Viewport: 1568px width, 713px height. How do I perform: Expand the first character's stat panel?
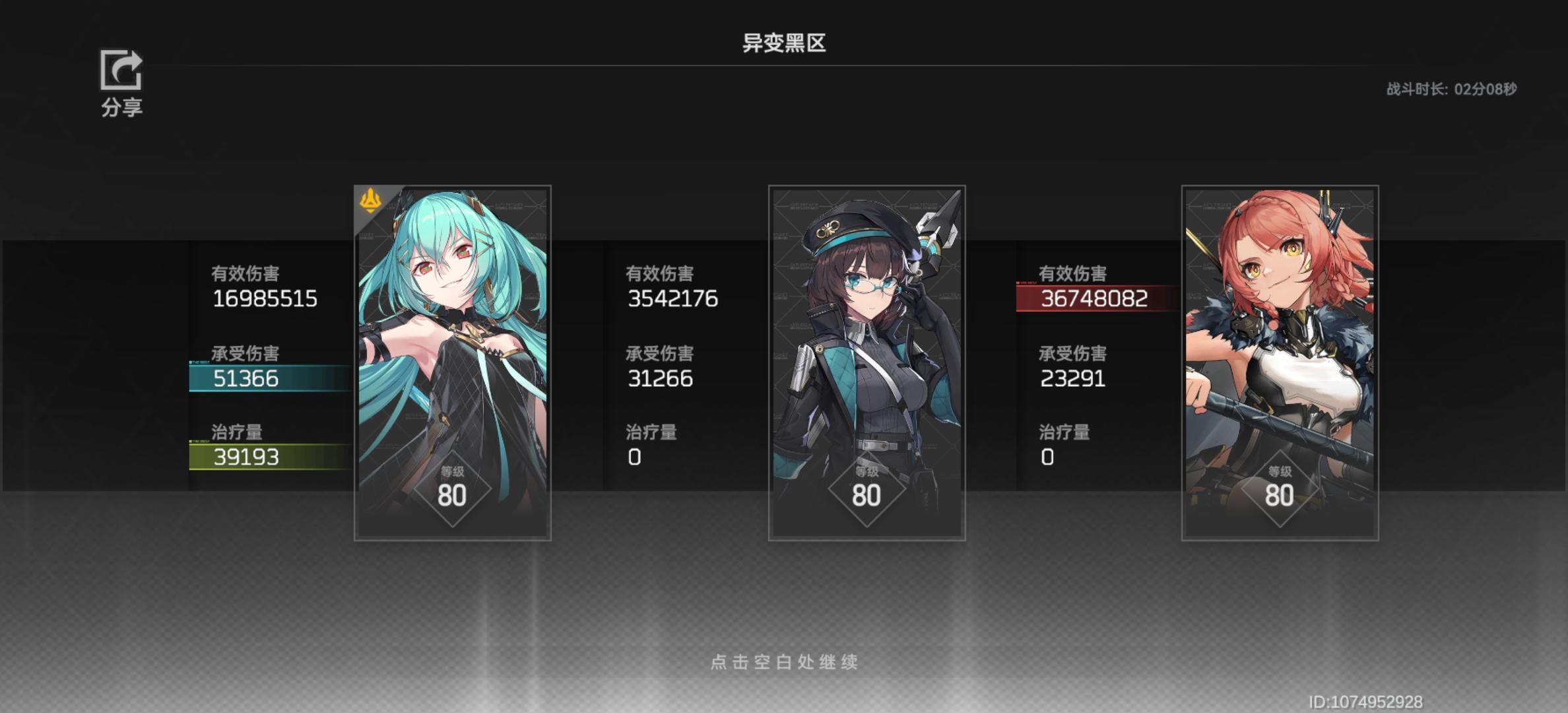pos(263,363)
